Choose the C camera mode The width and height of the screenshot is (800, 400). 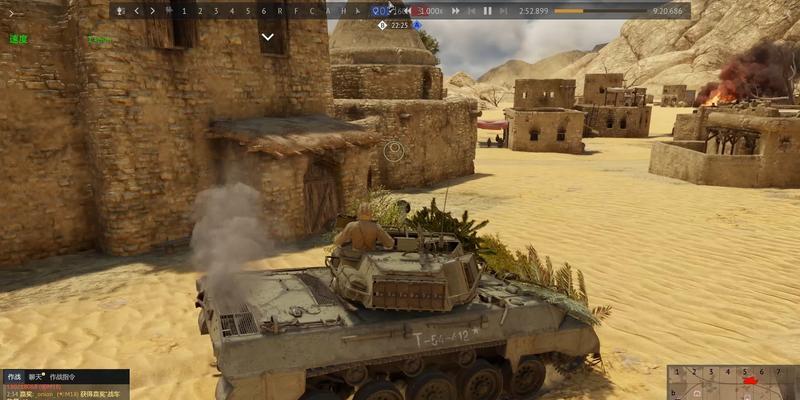312,11
